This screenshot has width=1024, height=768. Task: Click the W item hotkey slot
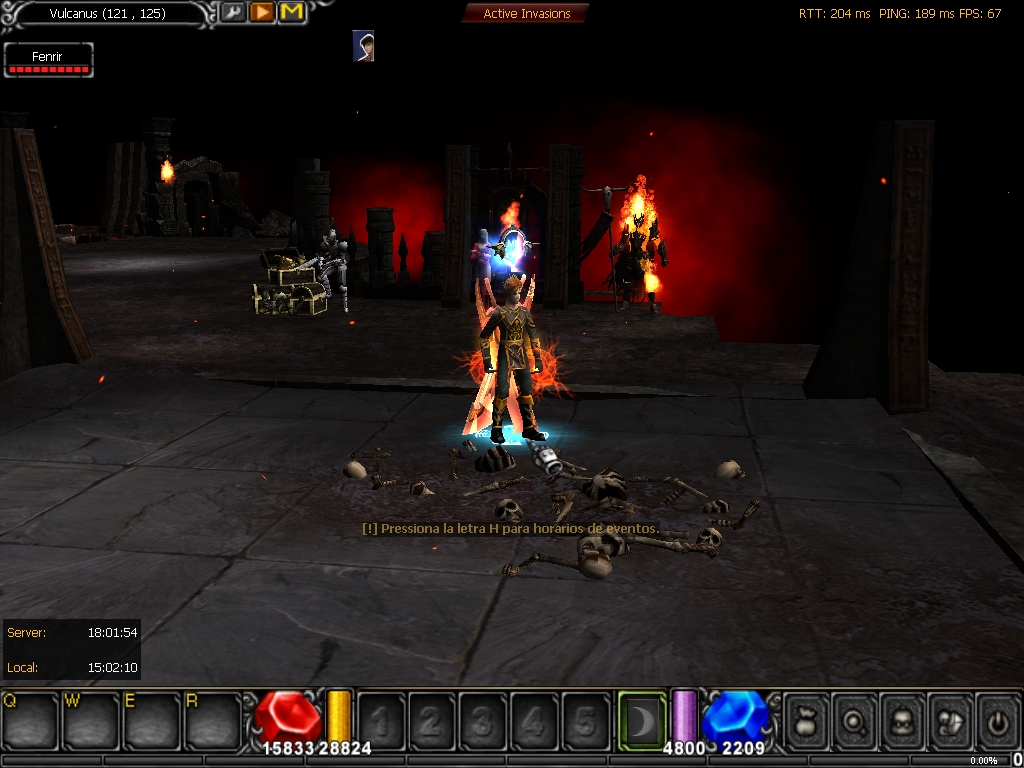tap(91, 720)
